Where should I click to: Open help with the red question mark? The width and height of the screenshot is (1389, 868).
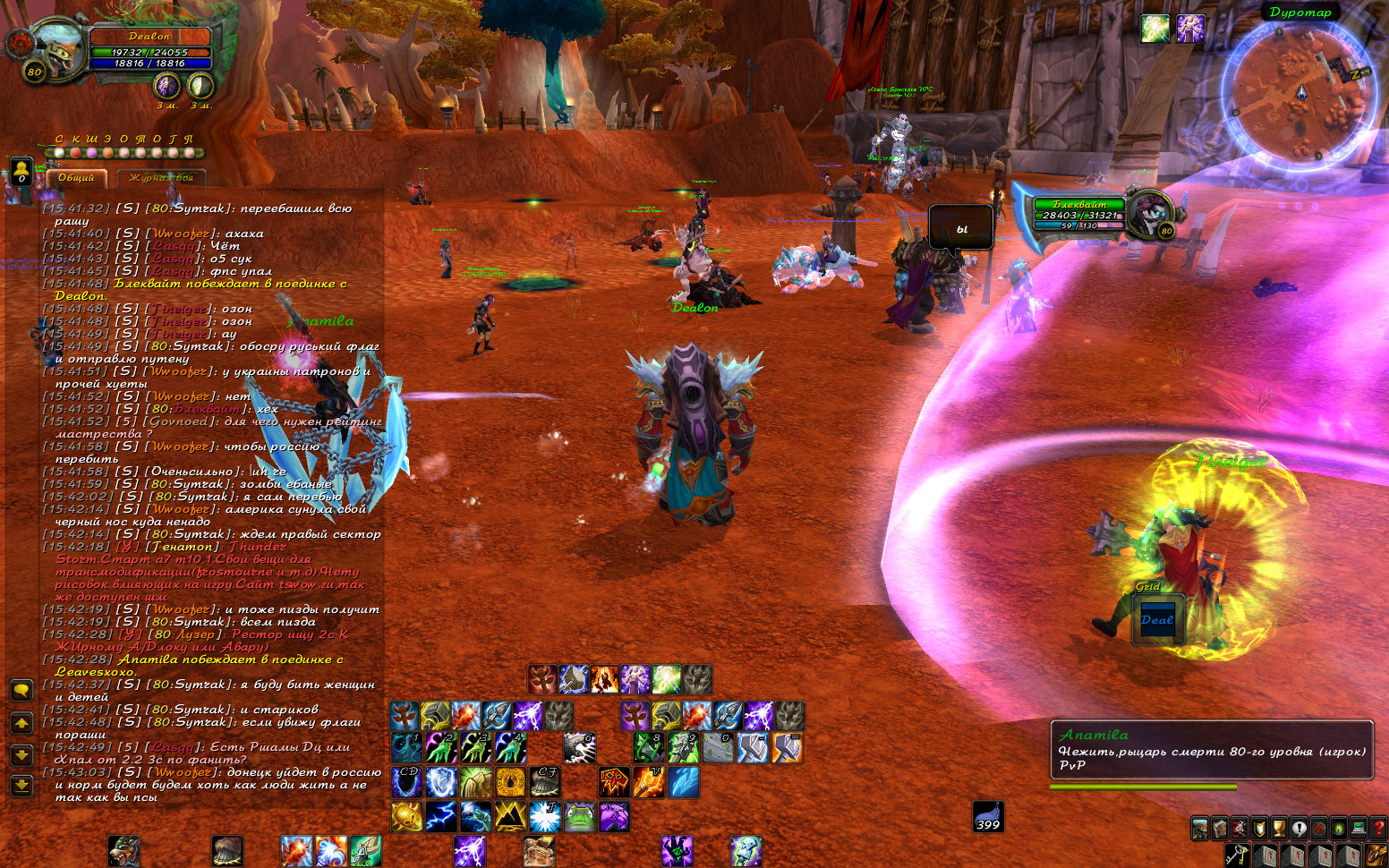1378,828
